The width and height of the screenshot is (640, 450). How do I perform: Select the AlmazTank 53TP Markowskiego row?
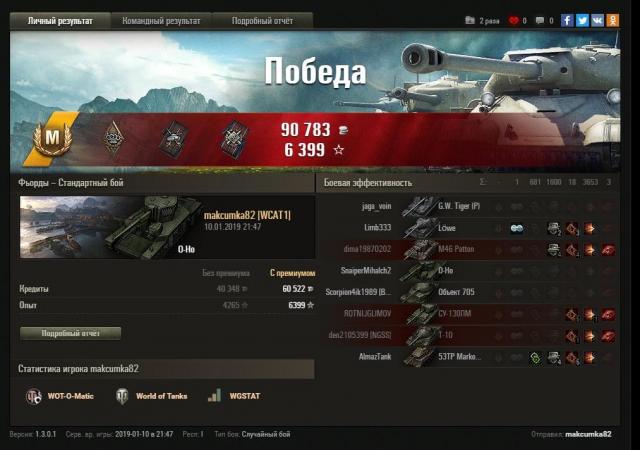tap(469, 356)
